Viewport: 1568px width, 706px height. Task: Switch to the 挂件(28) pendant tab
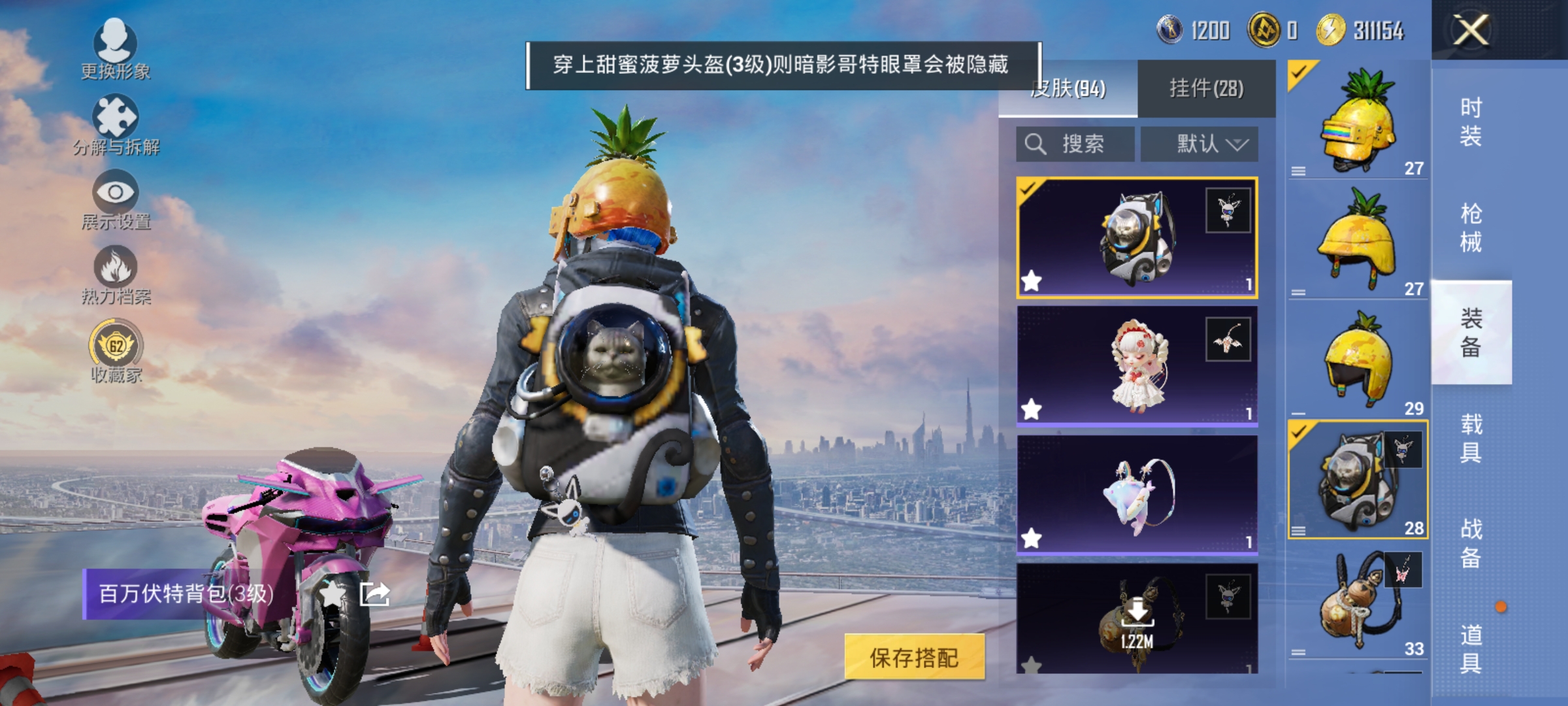[1206, 90]
